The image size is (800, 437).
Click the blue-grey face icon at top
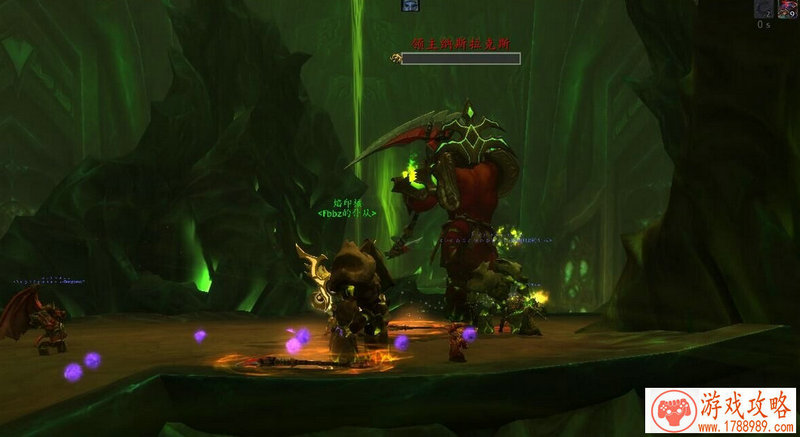coord(410,6)
